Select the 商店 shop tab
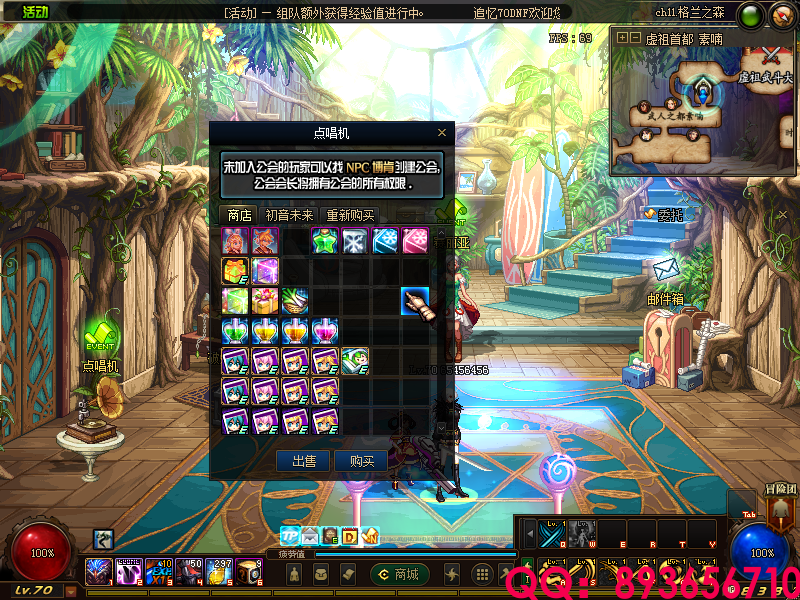This screenshot has height=600, width=800. tap(239, 215)
